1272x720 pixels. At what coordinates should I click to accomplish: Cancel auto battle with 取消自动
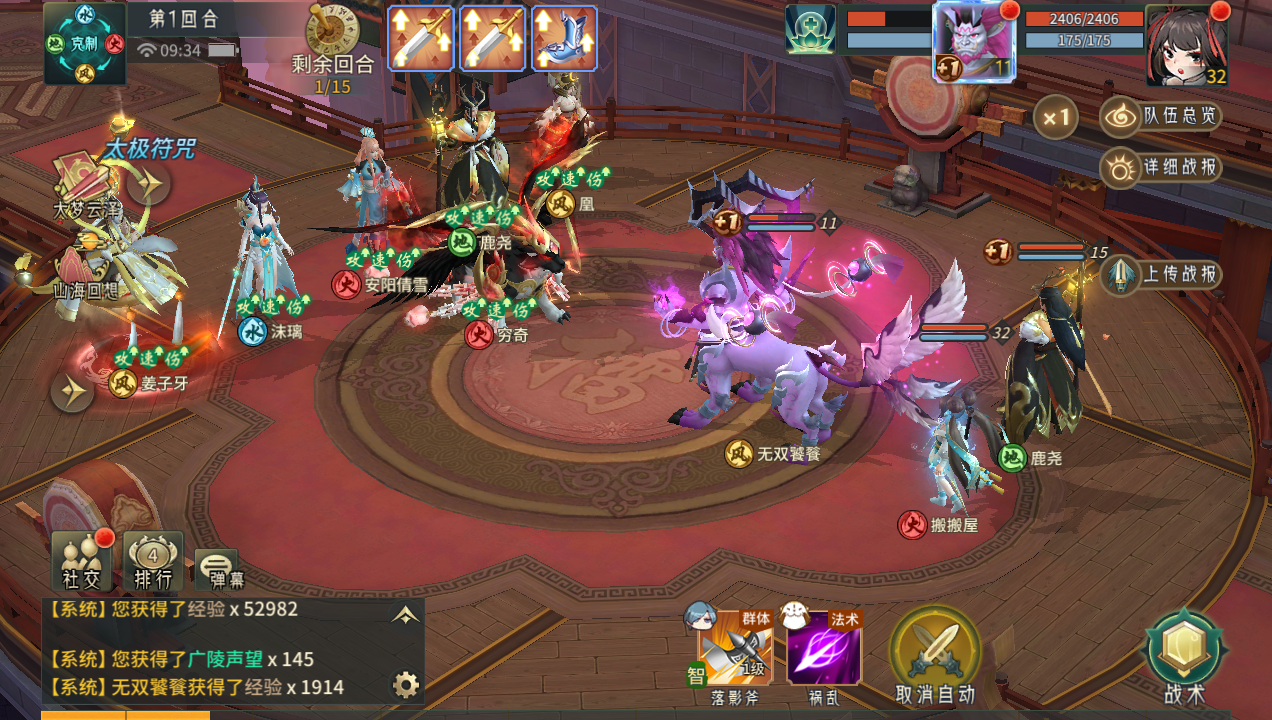click(x=935, y=655)
